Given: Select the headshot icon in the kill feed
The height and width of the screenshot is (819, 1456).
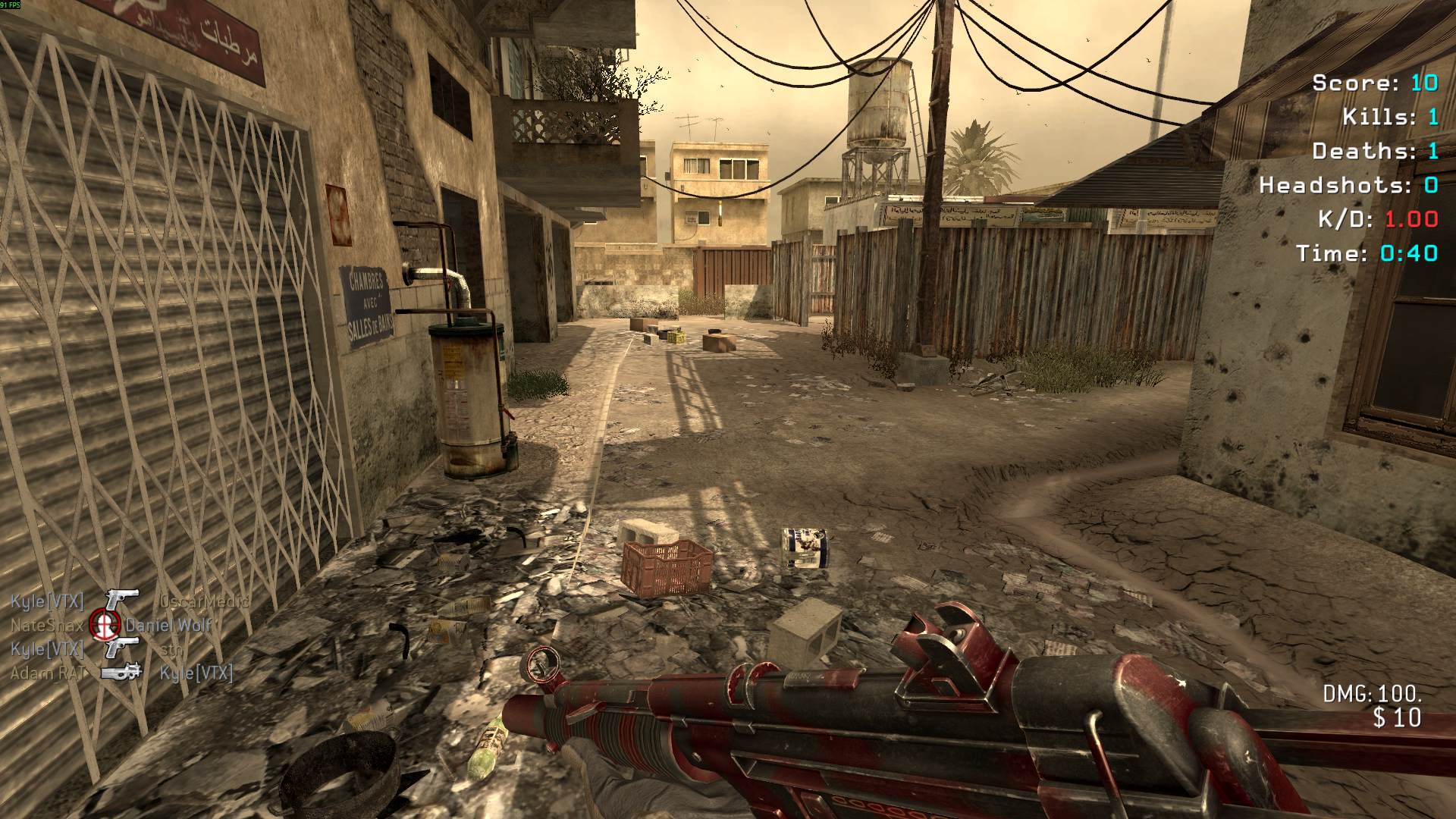Looking at the screenshot, I should [105, 624].
